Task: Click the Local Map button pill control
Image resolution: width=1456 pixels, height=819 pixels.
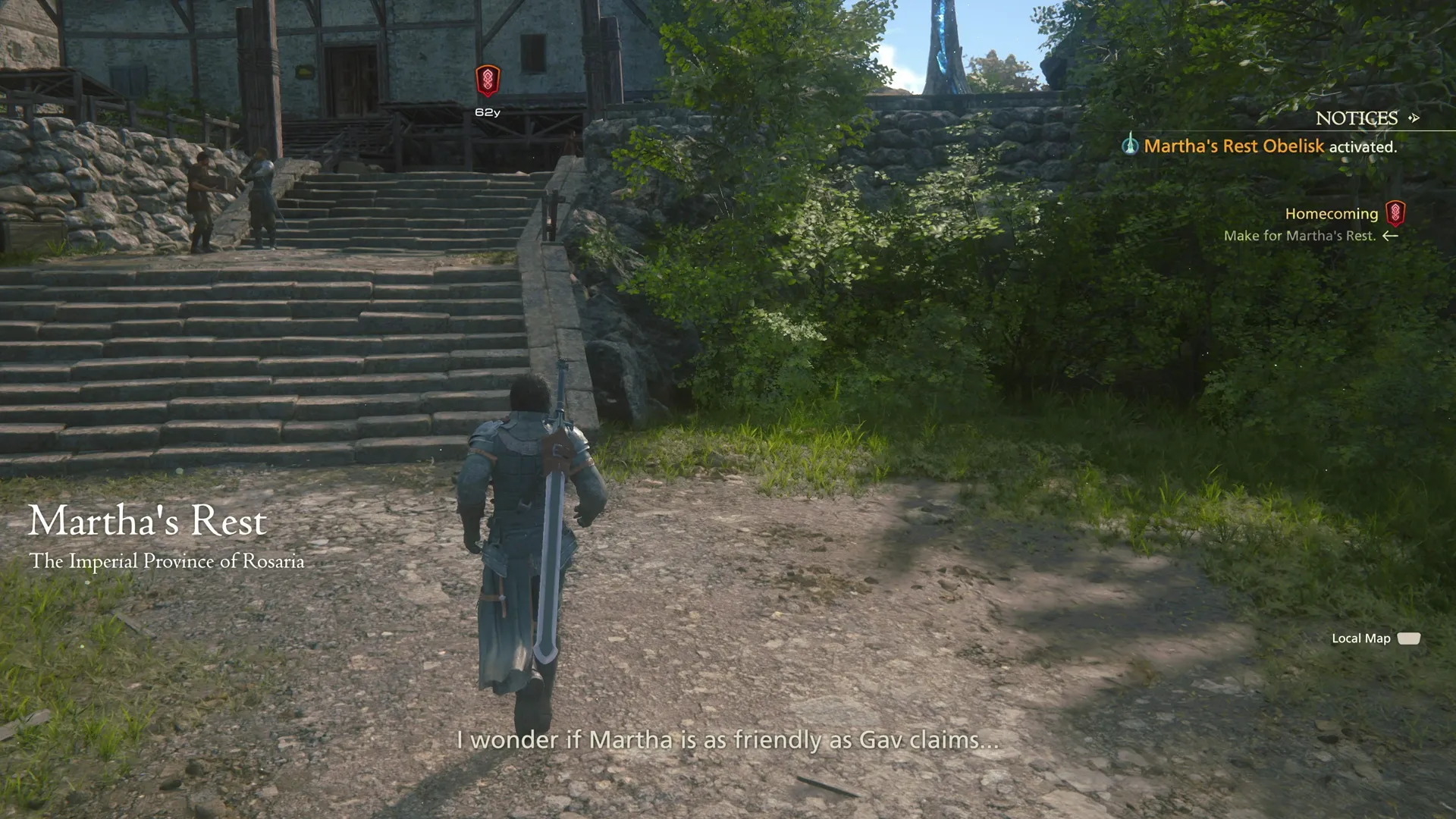Action: pyautogui.click(x=1409, y=639)
